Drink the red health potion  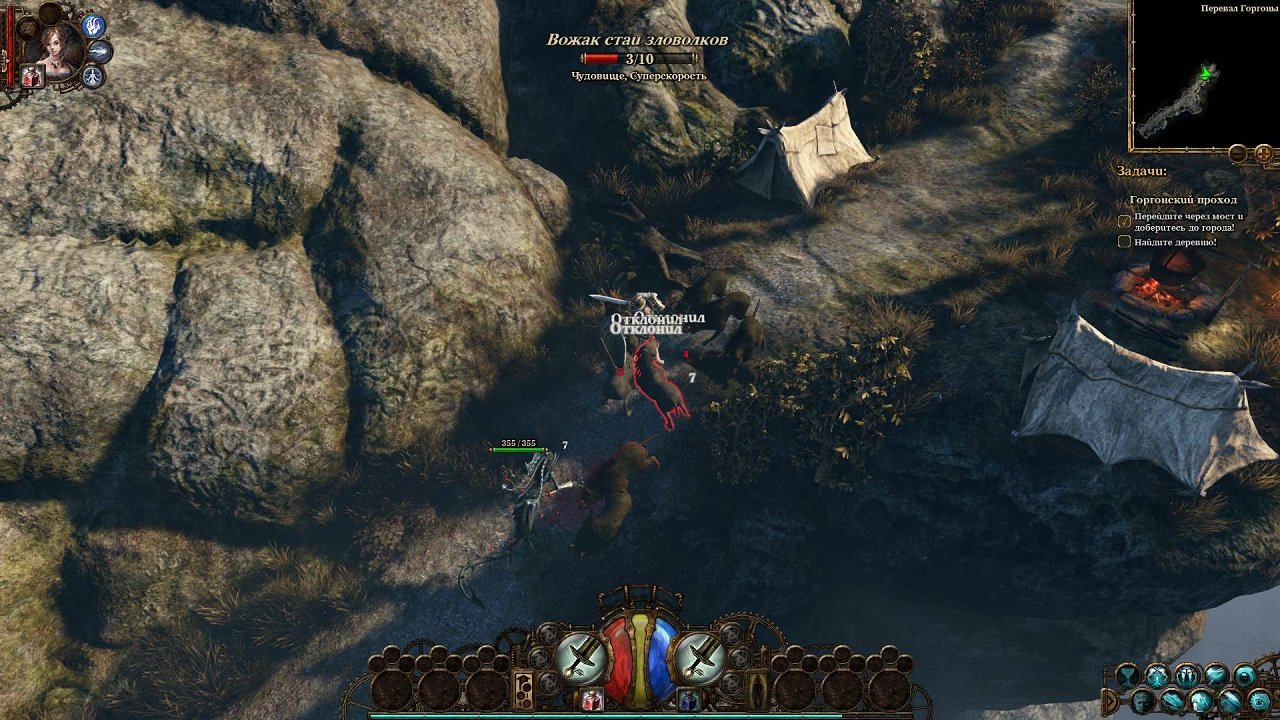click(590, 698)
